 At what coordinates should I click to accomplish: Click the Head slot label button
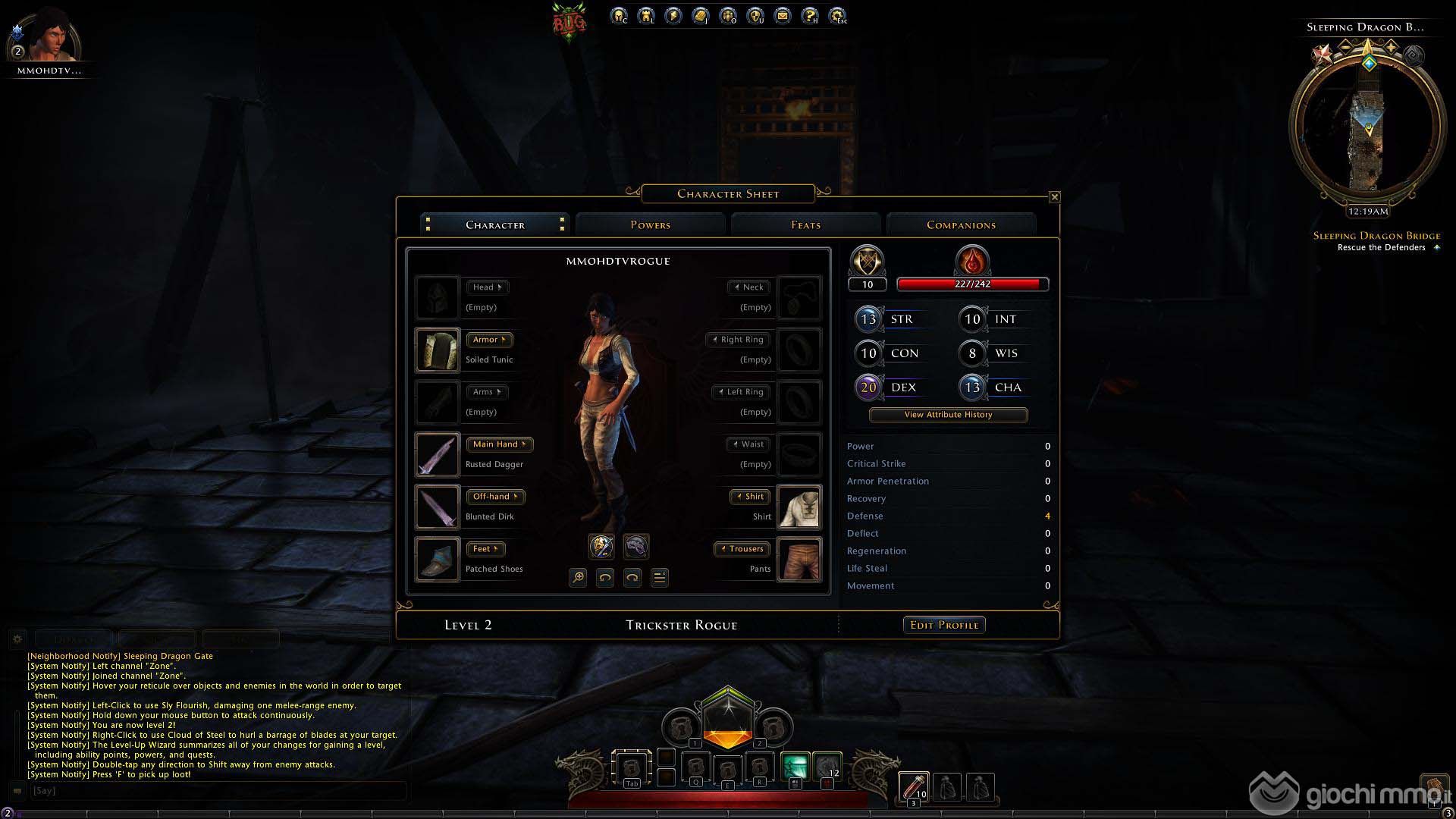click(x=487, y=287)
